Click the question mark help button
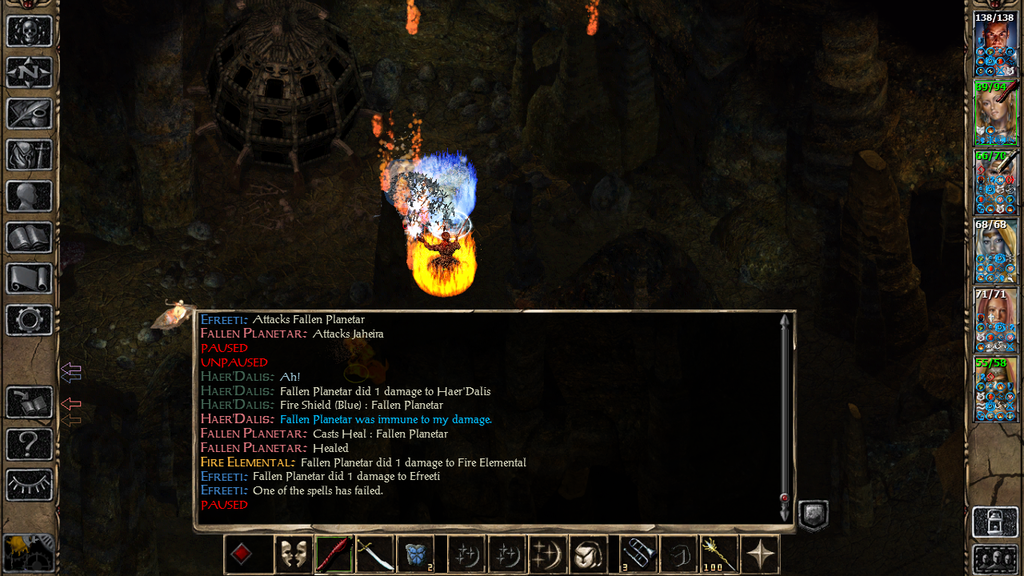 coord(29,443)
